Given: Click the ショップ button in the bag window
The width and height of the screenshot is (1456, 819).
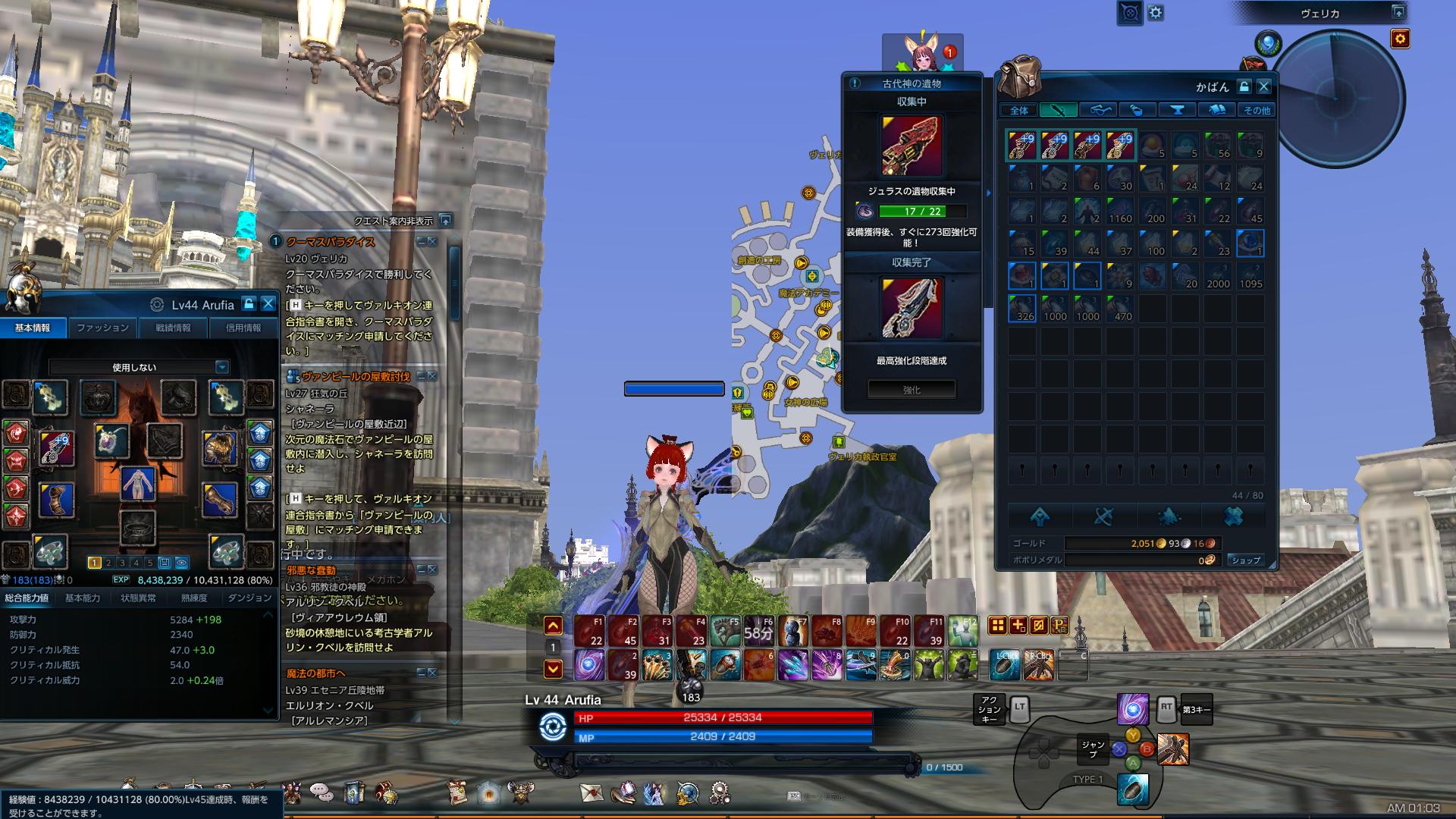Looking at the screenshot, I should (1247, 562).
